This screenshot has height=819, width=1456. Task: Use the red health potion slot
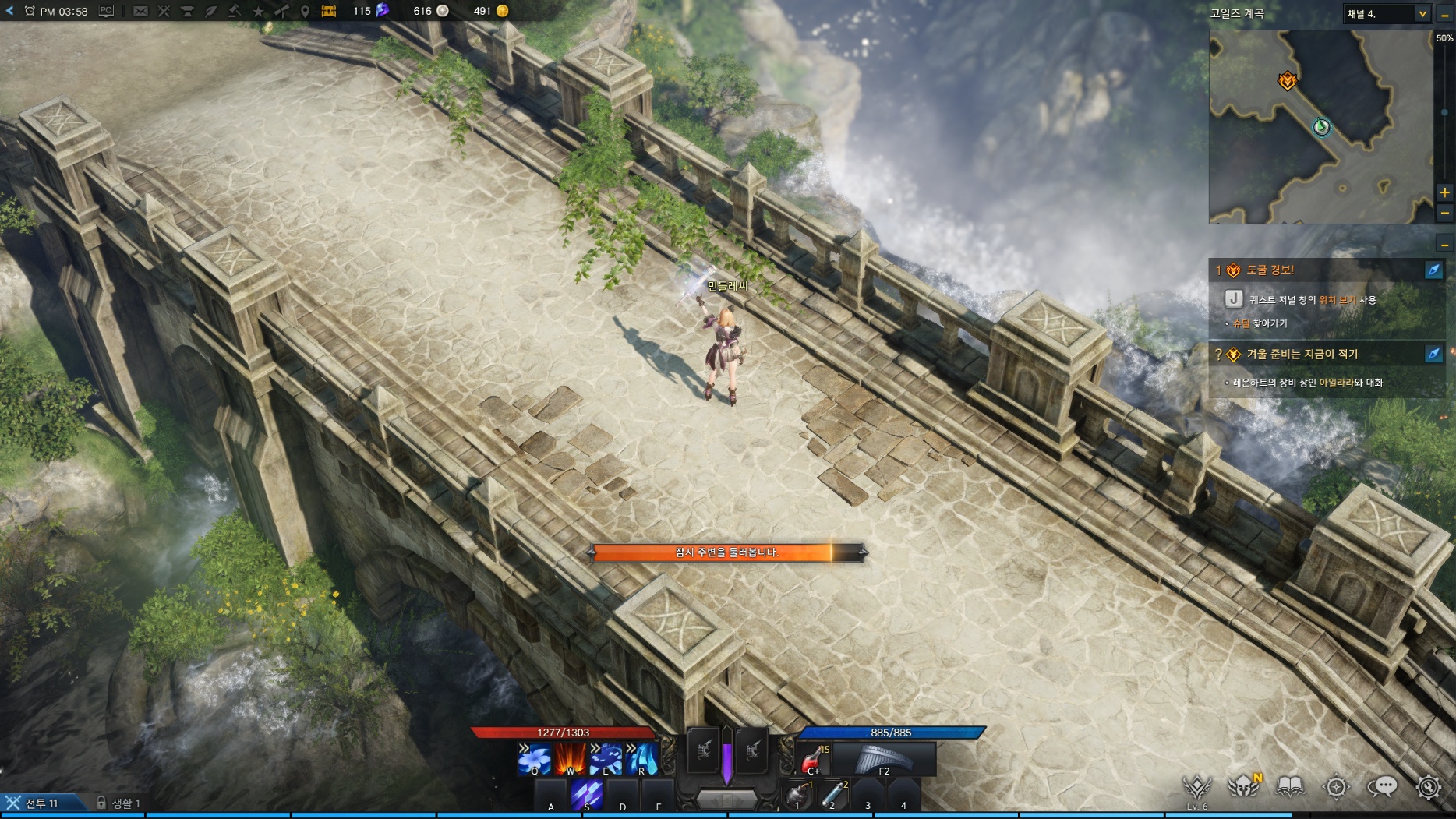(812, 759)
